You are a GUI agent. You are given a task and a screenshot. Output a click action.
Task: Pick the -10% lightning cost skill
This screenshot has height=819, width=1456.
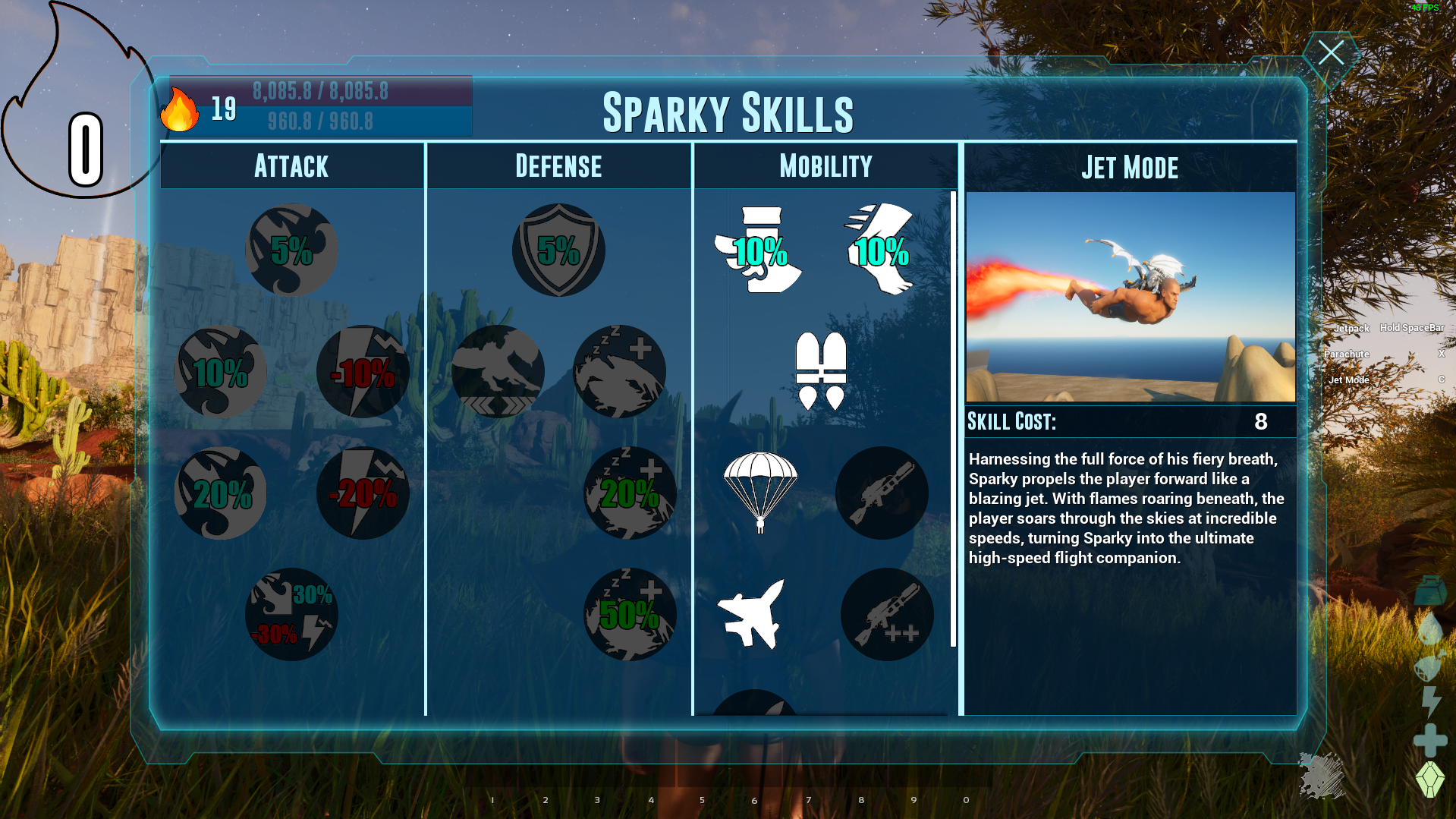[x=363, y=372]
